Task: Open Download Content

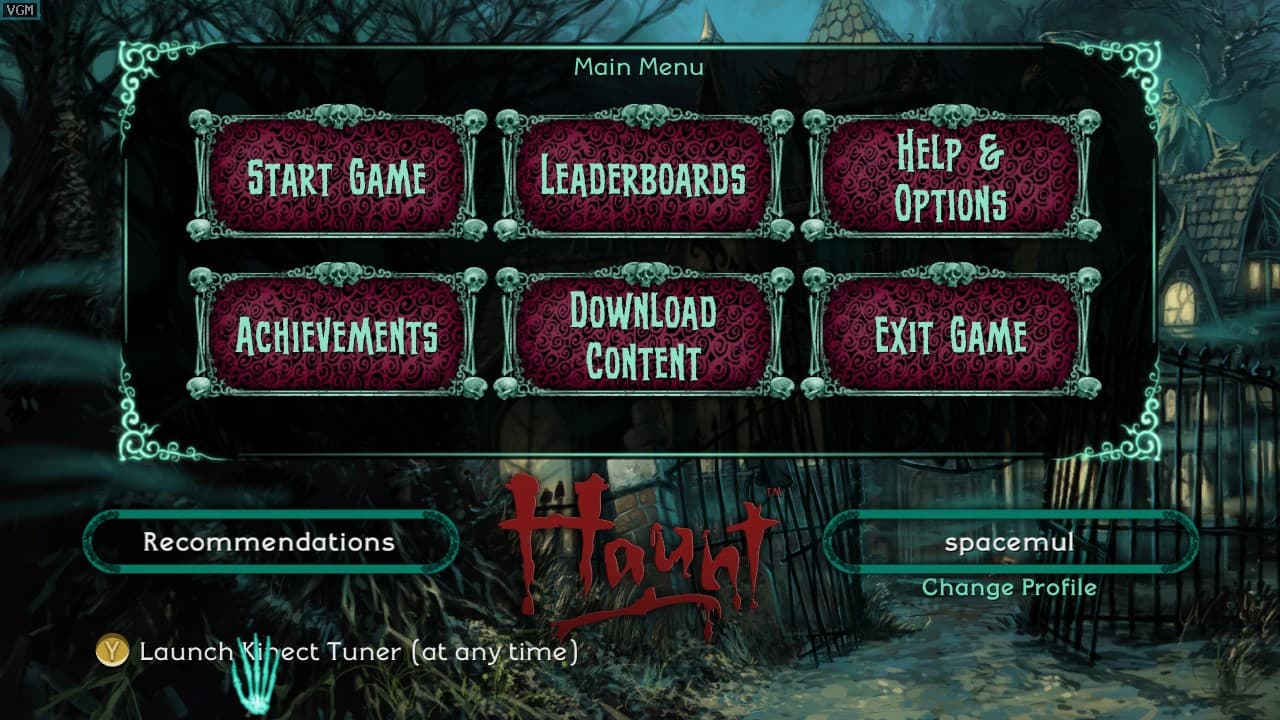Action: tap(643, 335)
